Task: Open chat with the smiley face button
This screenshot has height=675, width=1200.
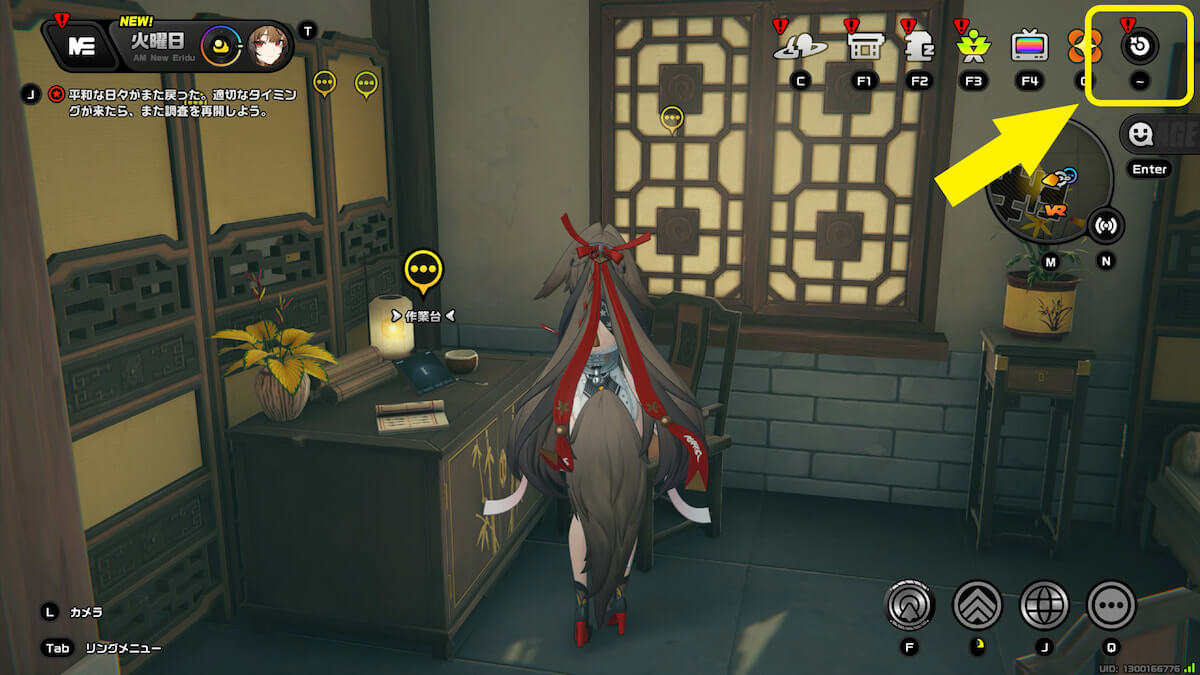Action: (1139, 133)
